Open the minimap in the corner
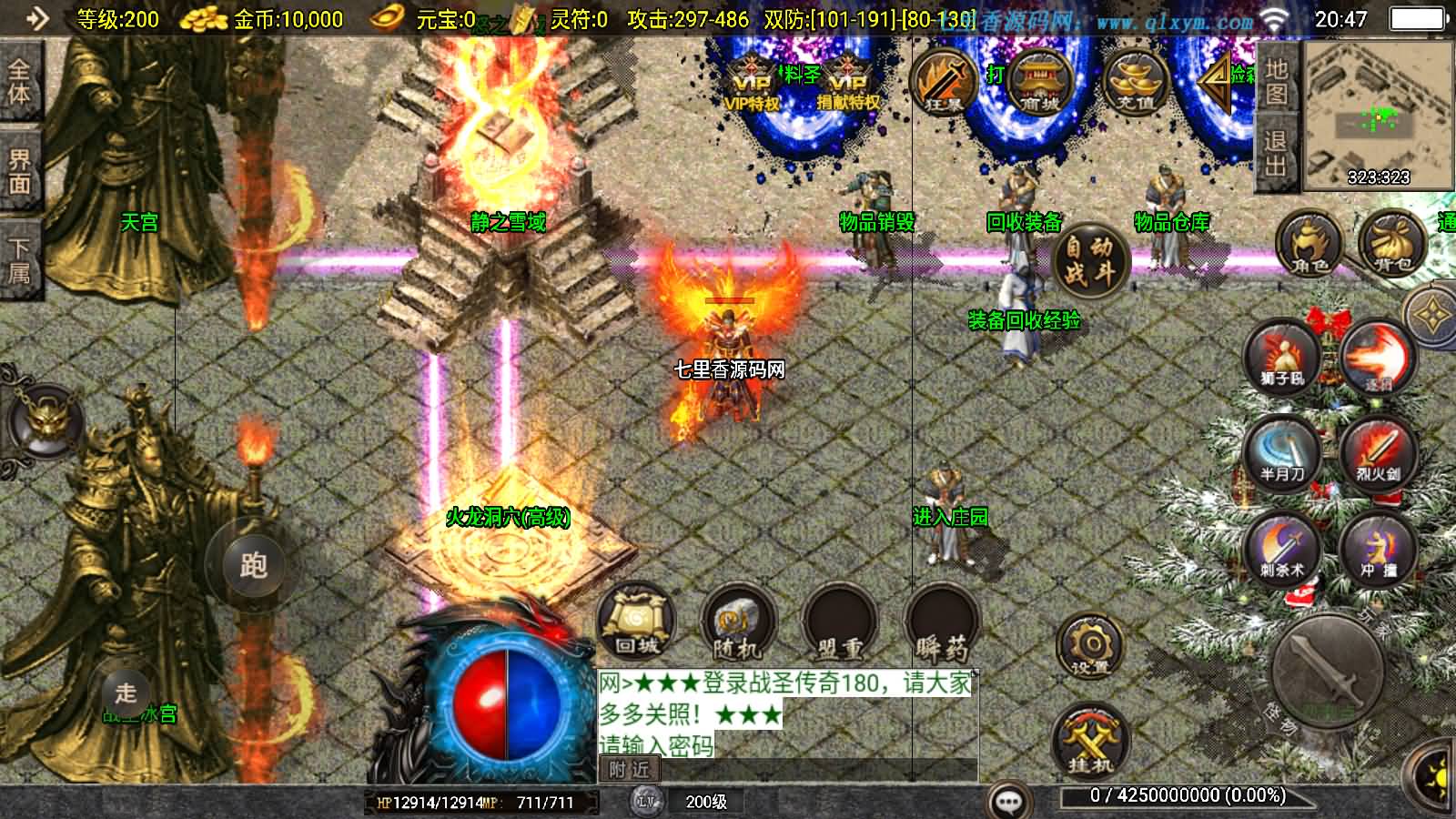1456x819 pixels. (x=1377, y=114)
